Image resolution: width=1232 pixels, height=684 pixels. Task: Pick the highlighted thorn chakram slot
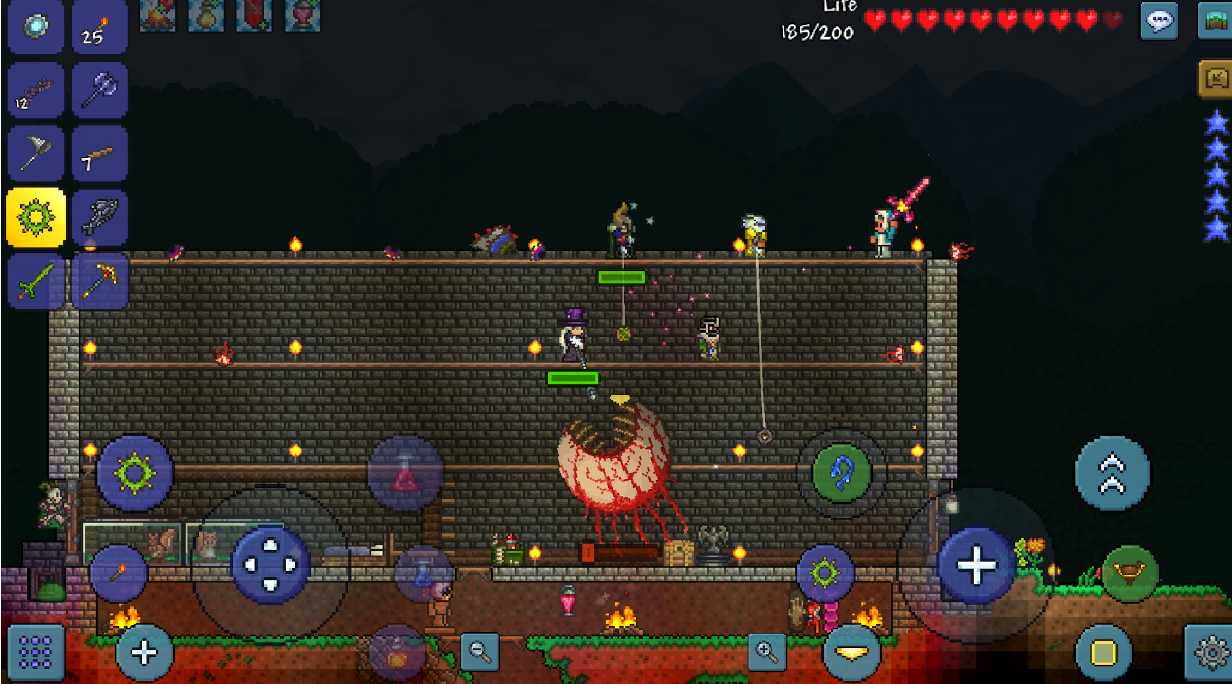coord(36,217)
